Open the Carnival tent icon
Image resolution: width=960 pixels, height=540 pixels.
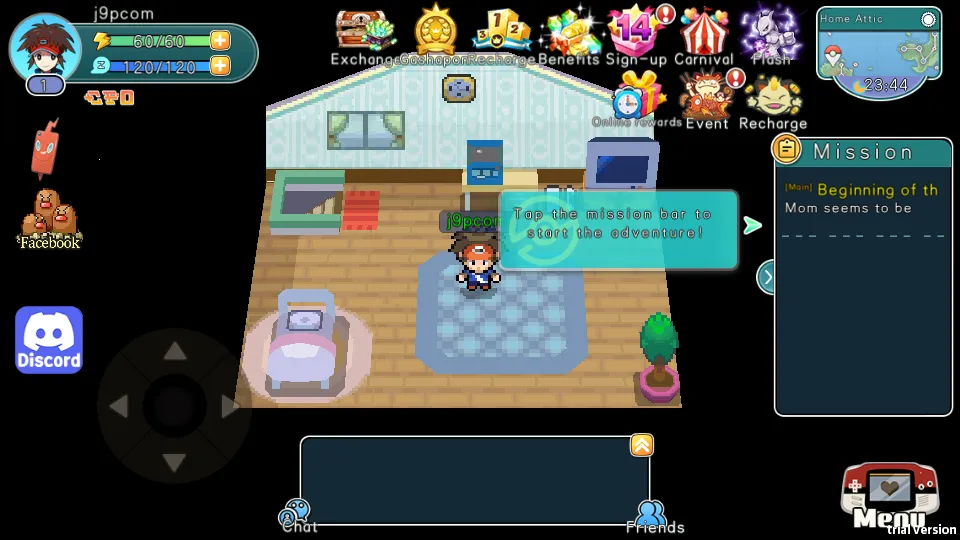(x=706, y=31)
